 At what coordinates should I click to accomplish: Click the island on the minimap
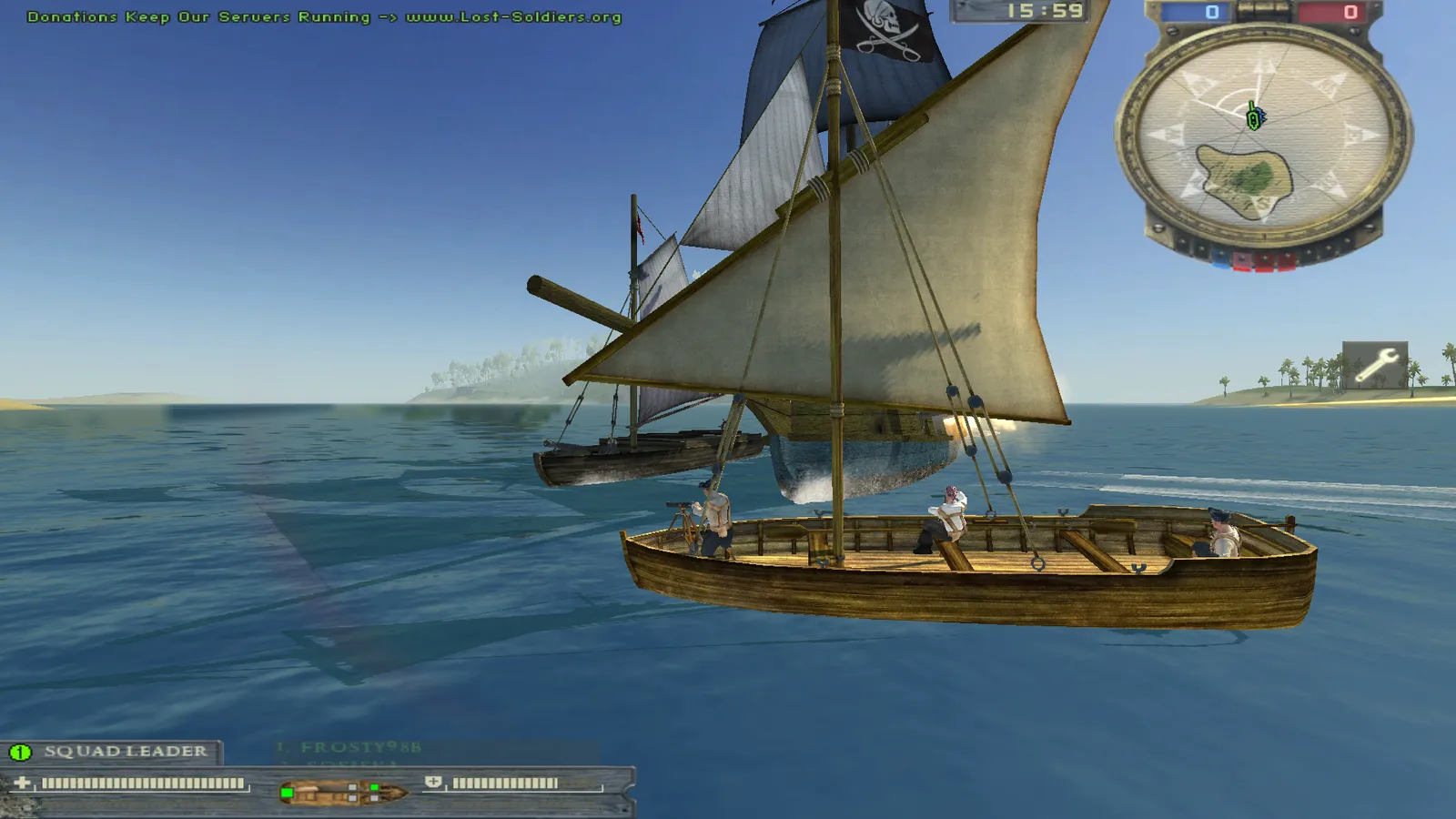[x=1246, y=178]
